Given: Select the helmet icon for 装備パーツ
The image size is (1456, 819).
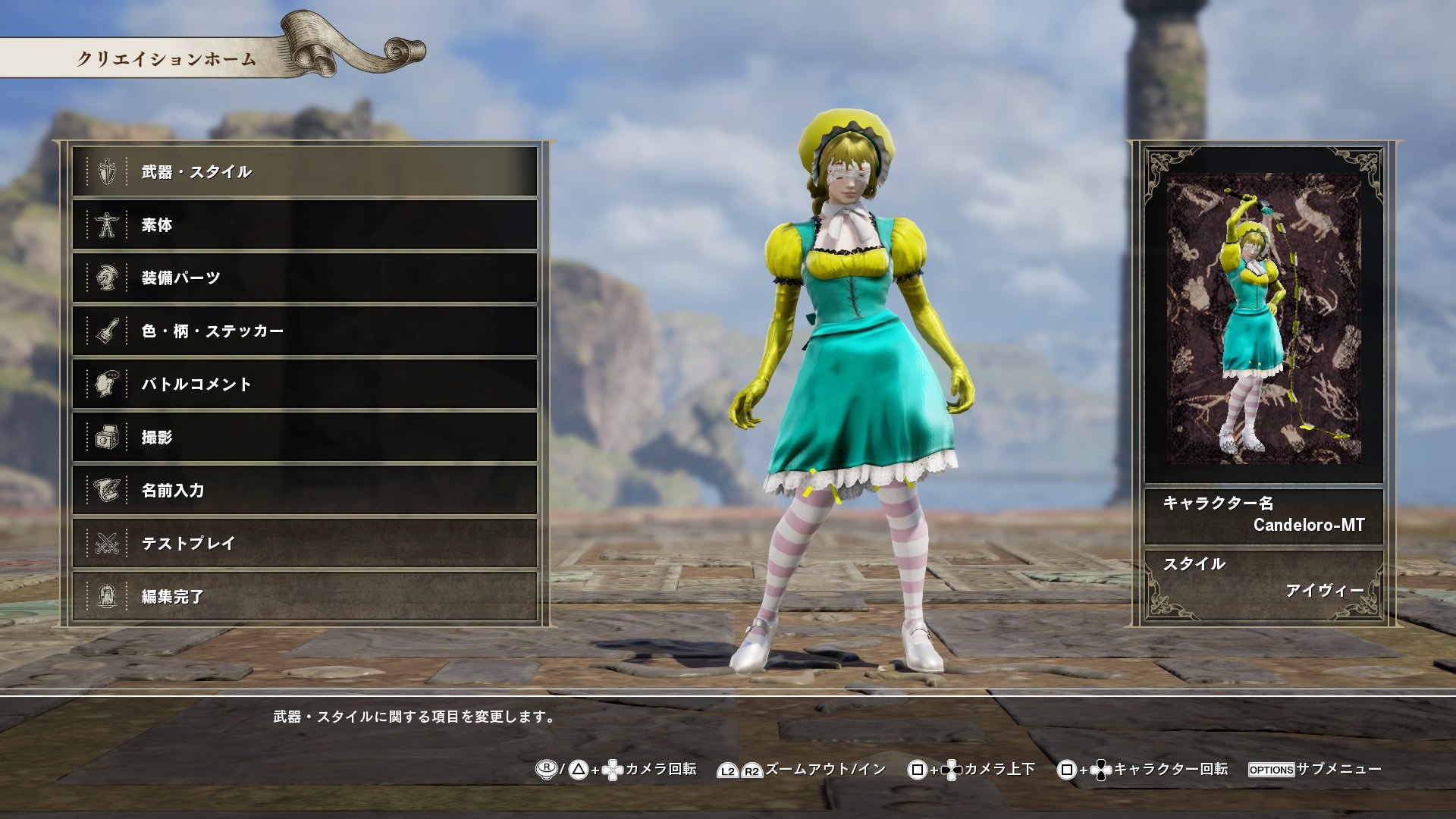Looking at the screenshot, I should pyautogui.click(x=107, y=278).
